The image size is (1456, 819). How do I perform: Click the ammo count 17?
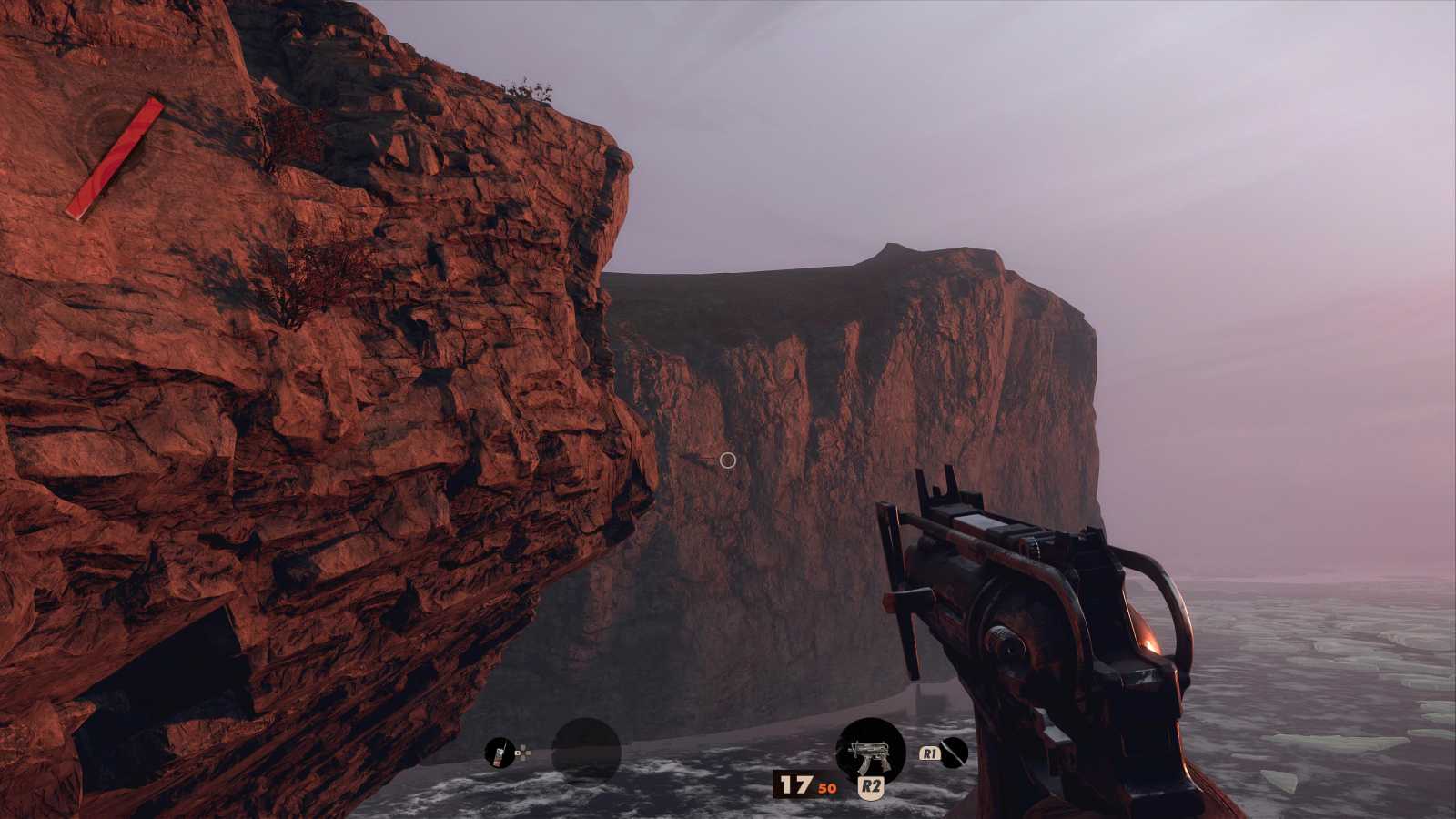click(796, 786)
